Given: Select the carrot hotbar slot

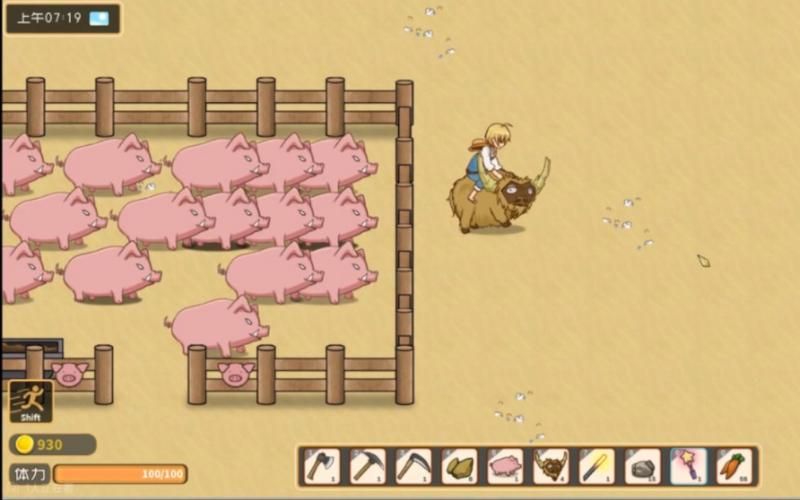Looking at the screenshot, I should point(734,466).
